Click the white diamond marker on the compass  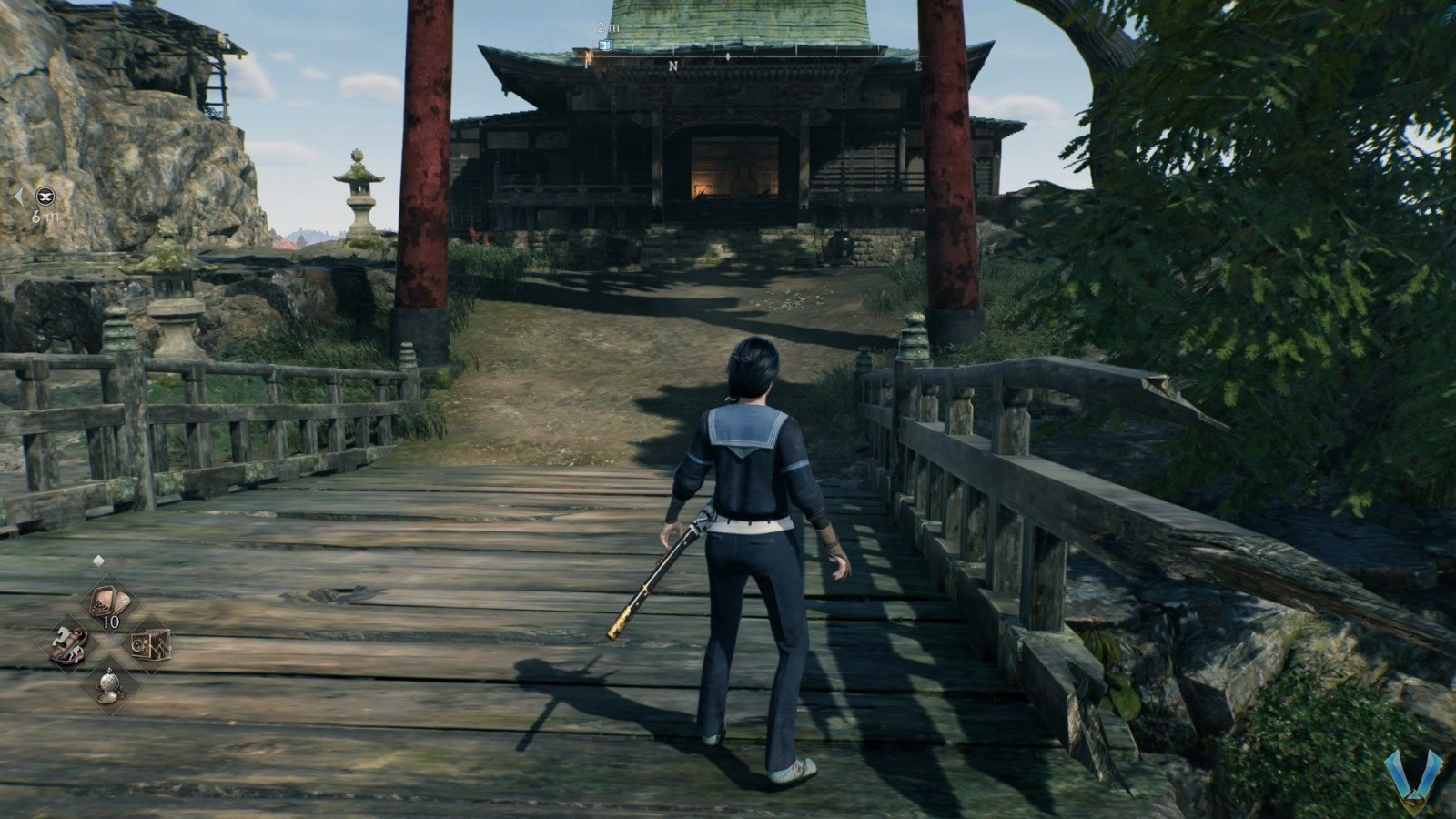coord(728,56)
